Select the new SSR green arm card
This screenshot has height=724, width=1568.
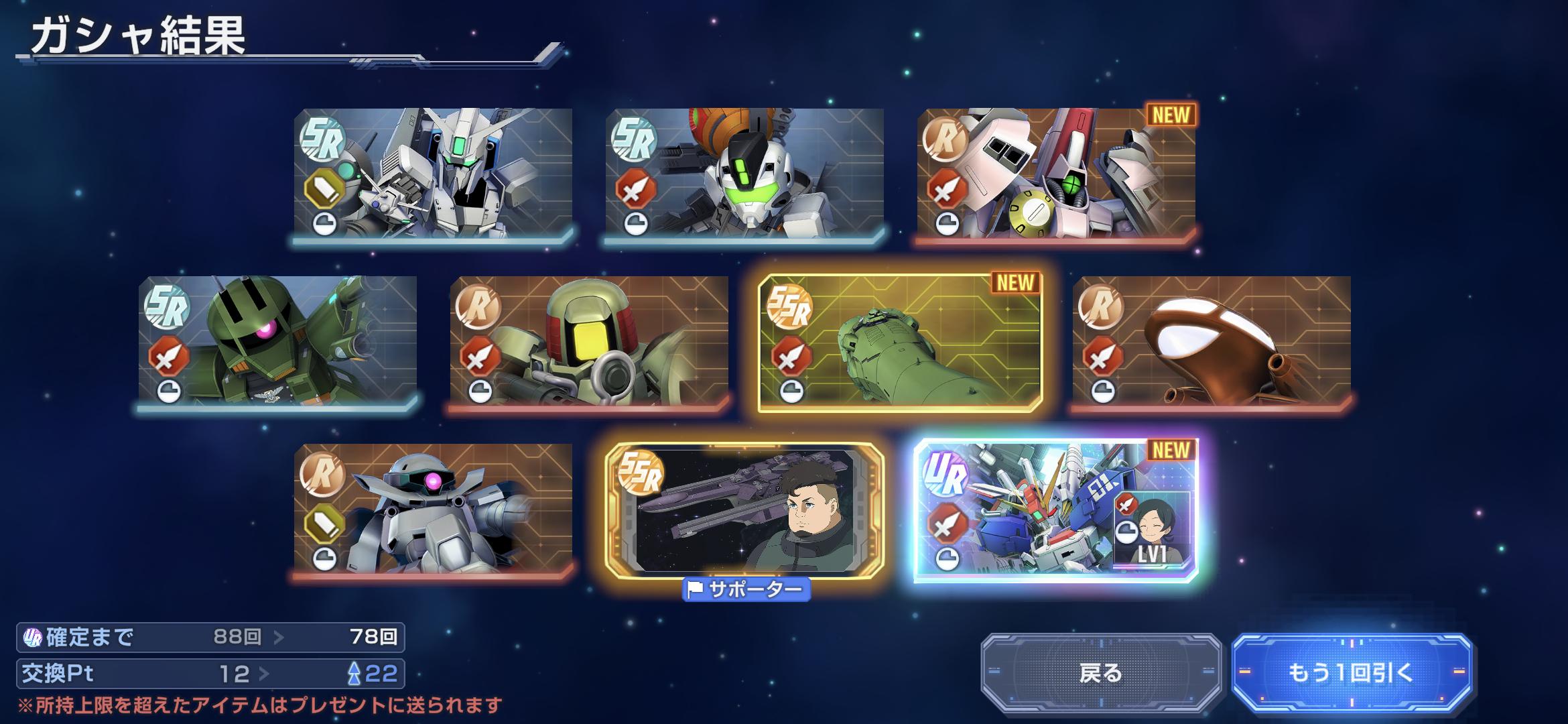(x=900, y=343)
